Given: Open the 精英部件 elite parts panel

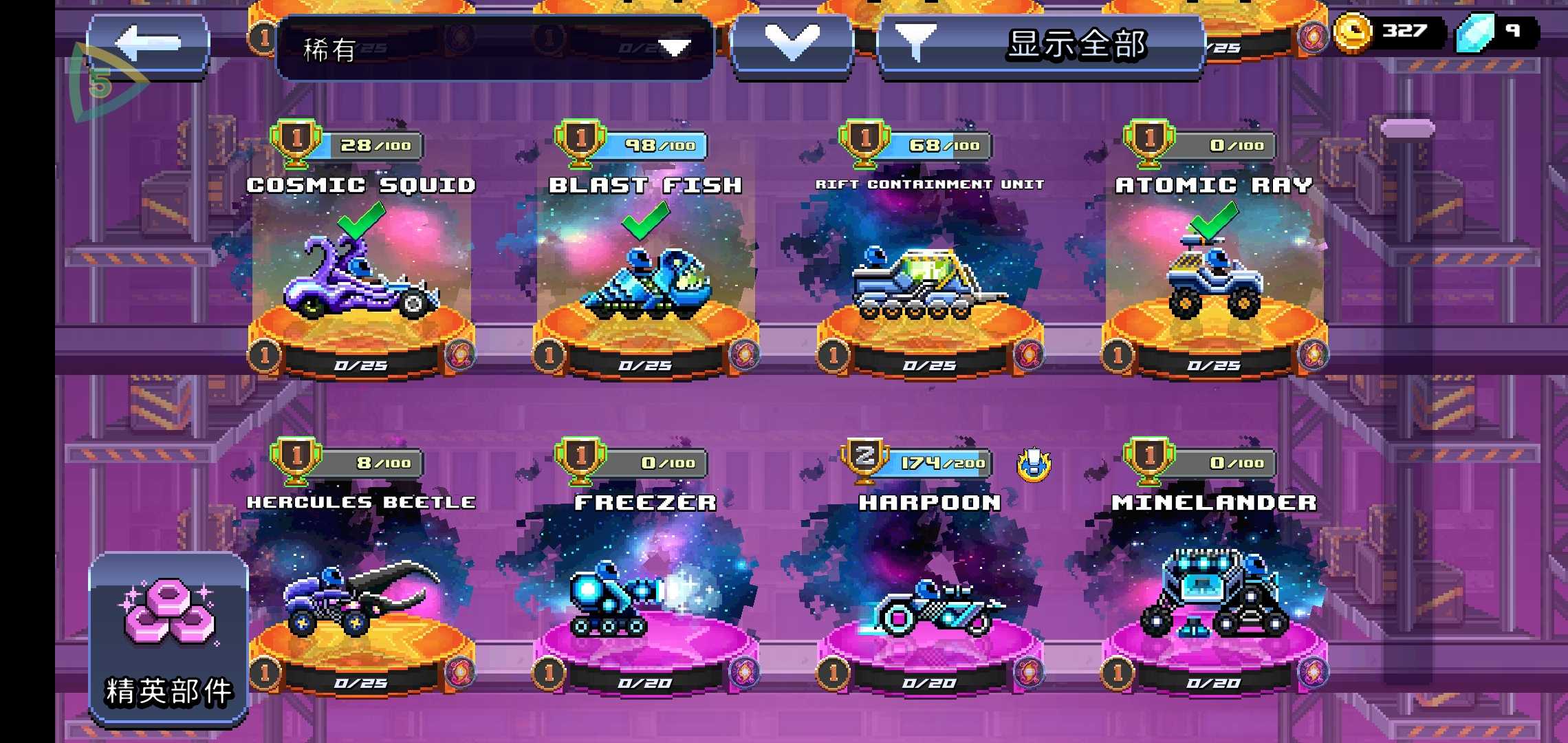Looking at the screenshot, I should (168, 638).
